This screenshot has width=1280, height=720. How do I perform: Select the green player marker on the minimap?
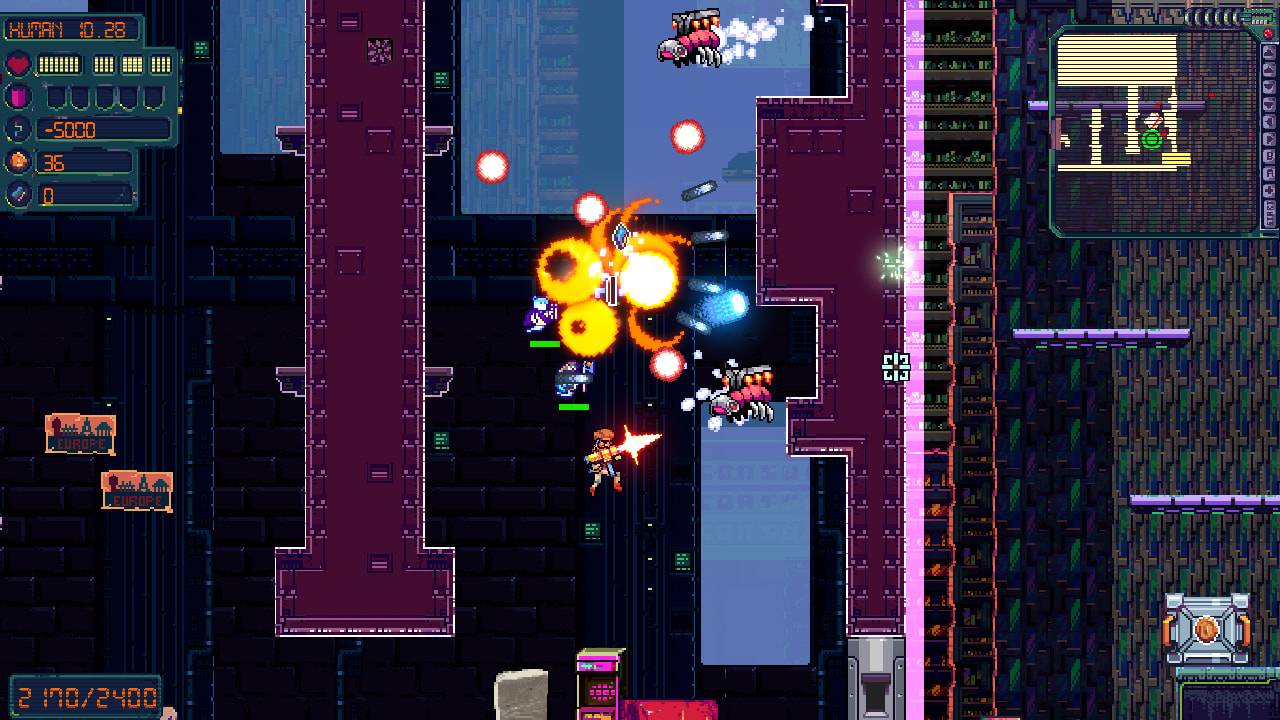pyautogui.click(x=1152, y=140)
